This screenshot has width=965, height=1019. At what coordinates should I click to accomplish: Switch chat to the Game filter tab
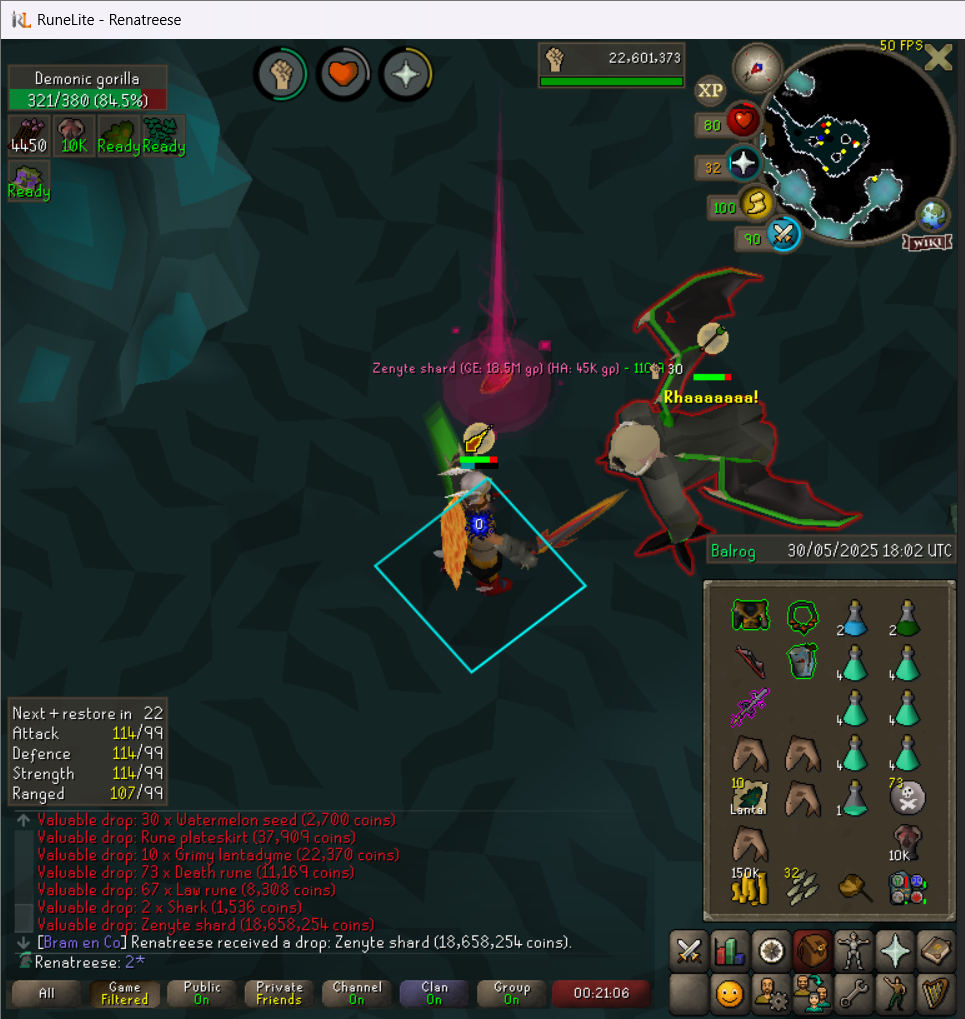click(125, 993)
